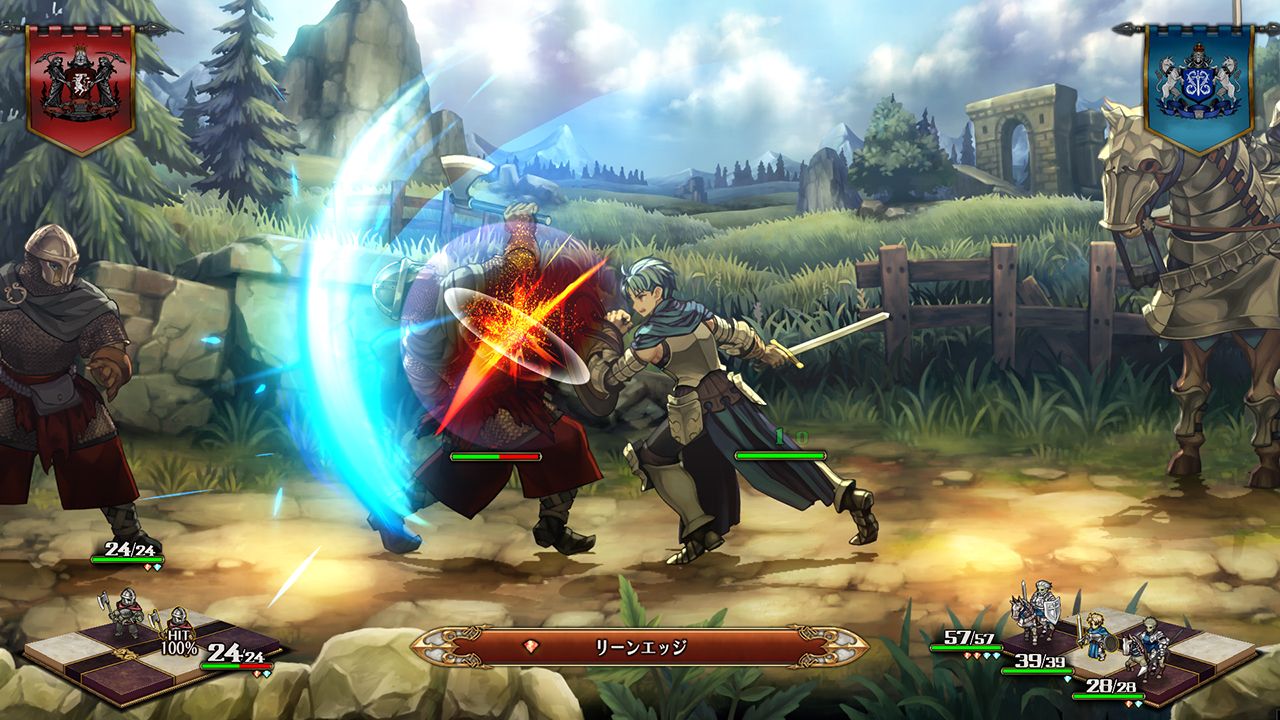Select the targeted axe soldier marked HIT 100%
This screenshot has width=1280, height=720.
tap(179, 626)
